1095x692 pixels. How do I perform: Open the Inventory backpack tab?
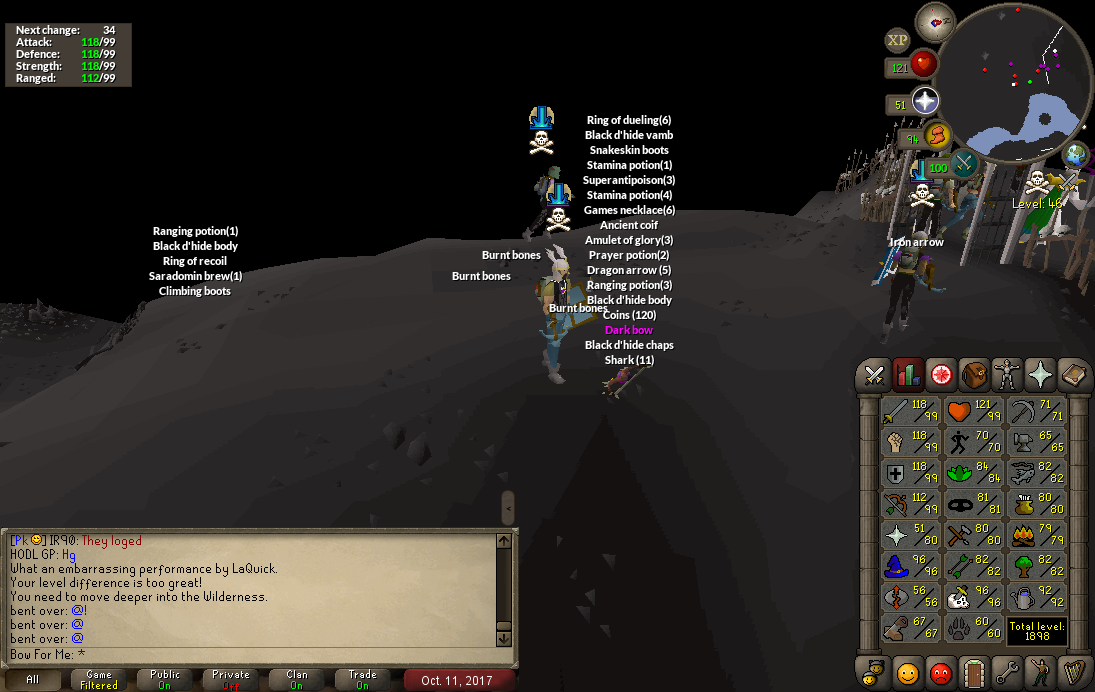point(974,375)
